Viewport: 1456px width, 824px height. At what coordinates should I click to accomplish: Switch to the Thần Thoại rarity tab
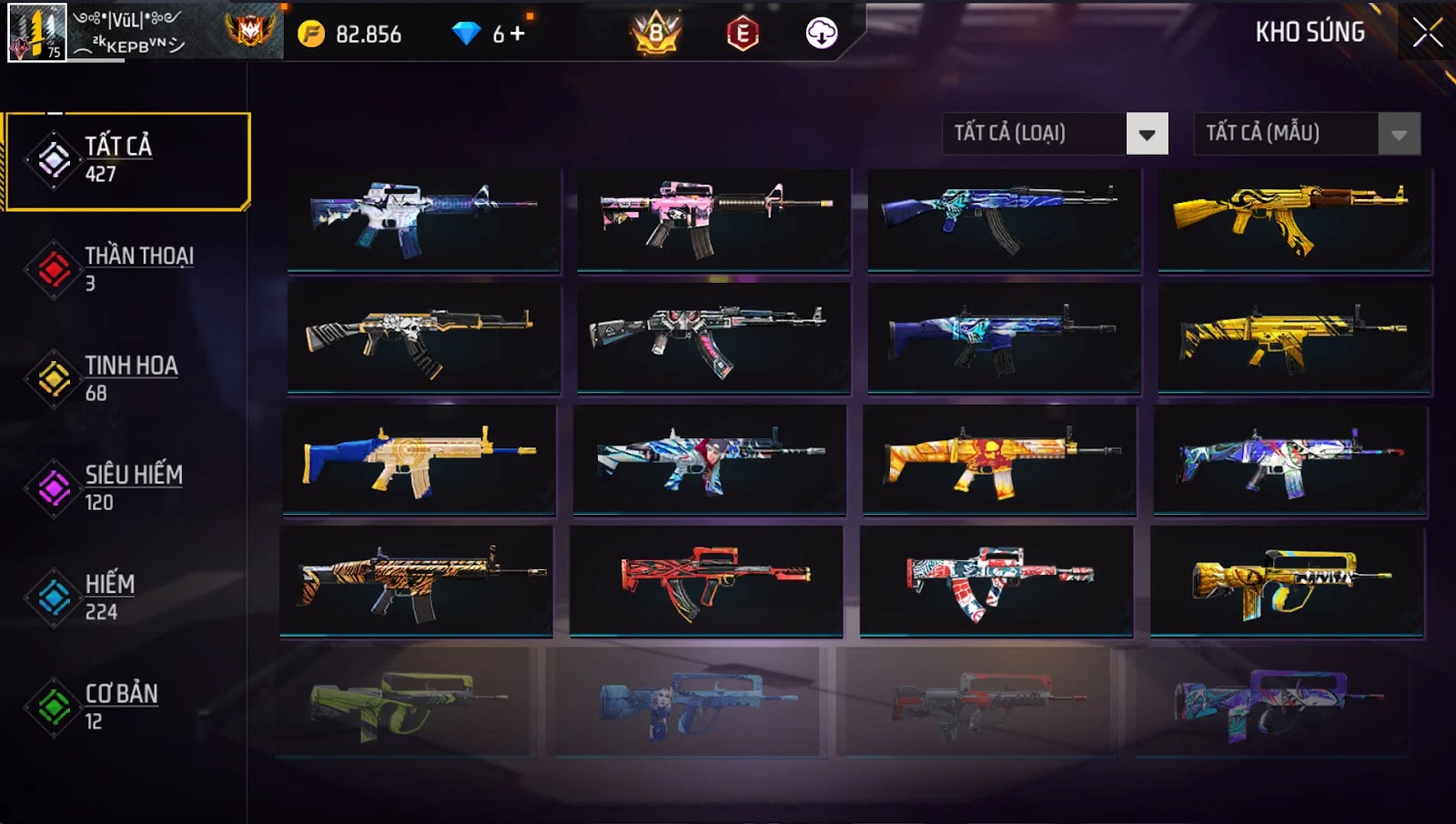click(x=127, y=269)
